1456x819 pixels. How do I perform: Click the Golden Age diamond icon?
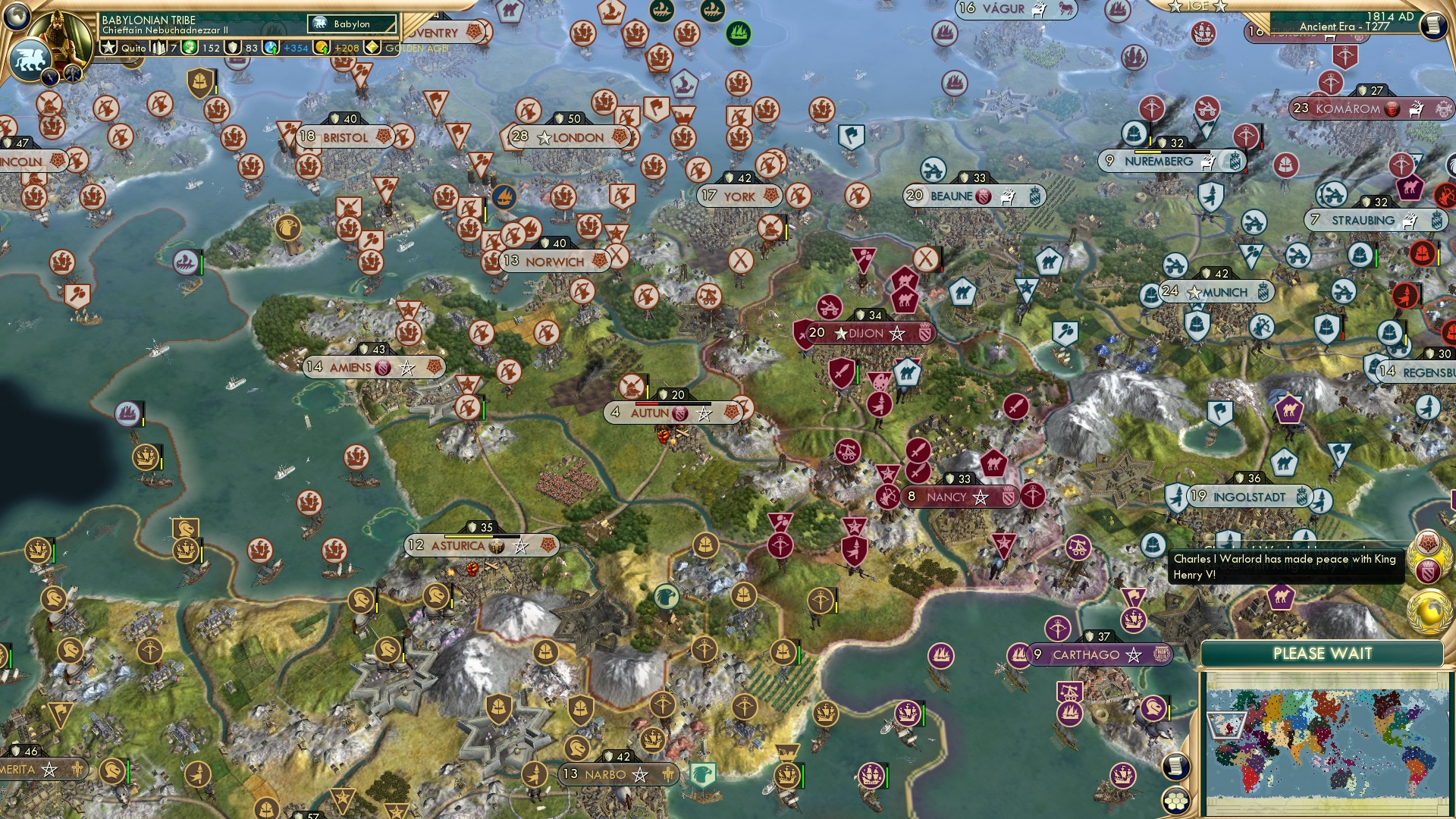(x=372, y=48)
